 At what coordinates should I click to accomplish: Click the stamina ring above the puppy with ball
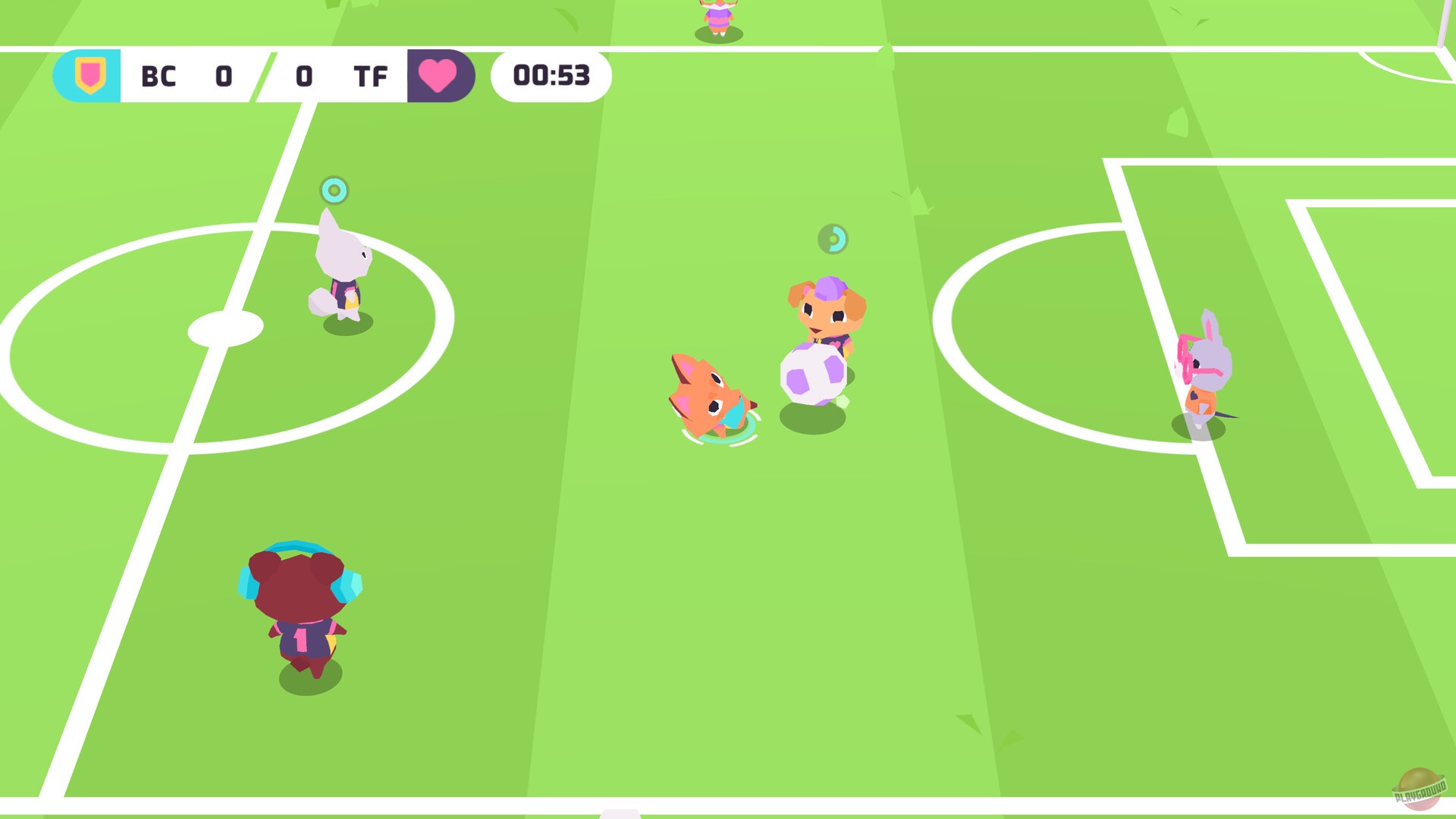point(834,240)
